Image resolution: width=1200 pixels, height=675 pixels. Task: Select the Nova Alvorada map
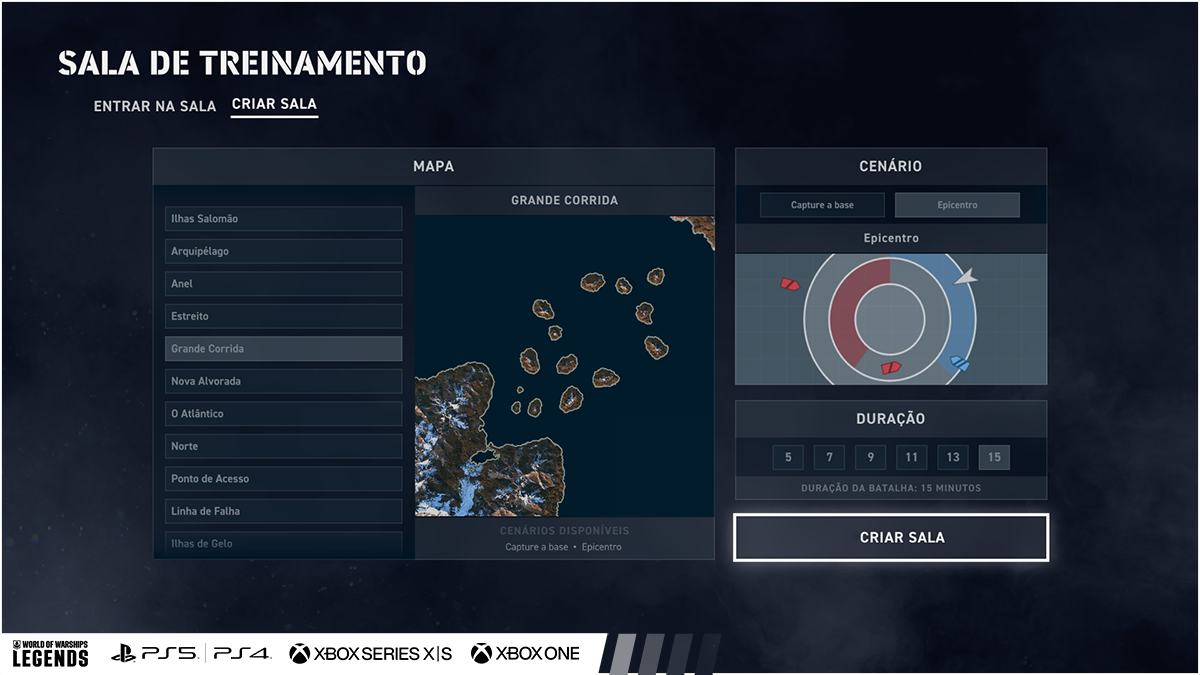tap(283, 381)
